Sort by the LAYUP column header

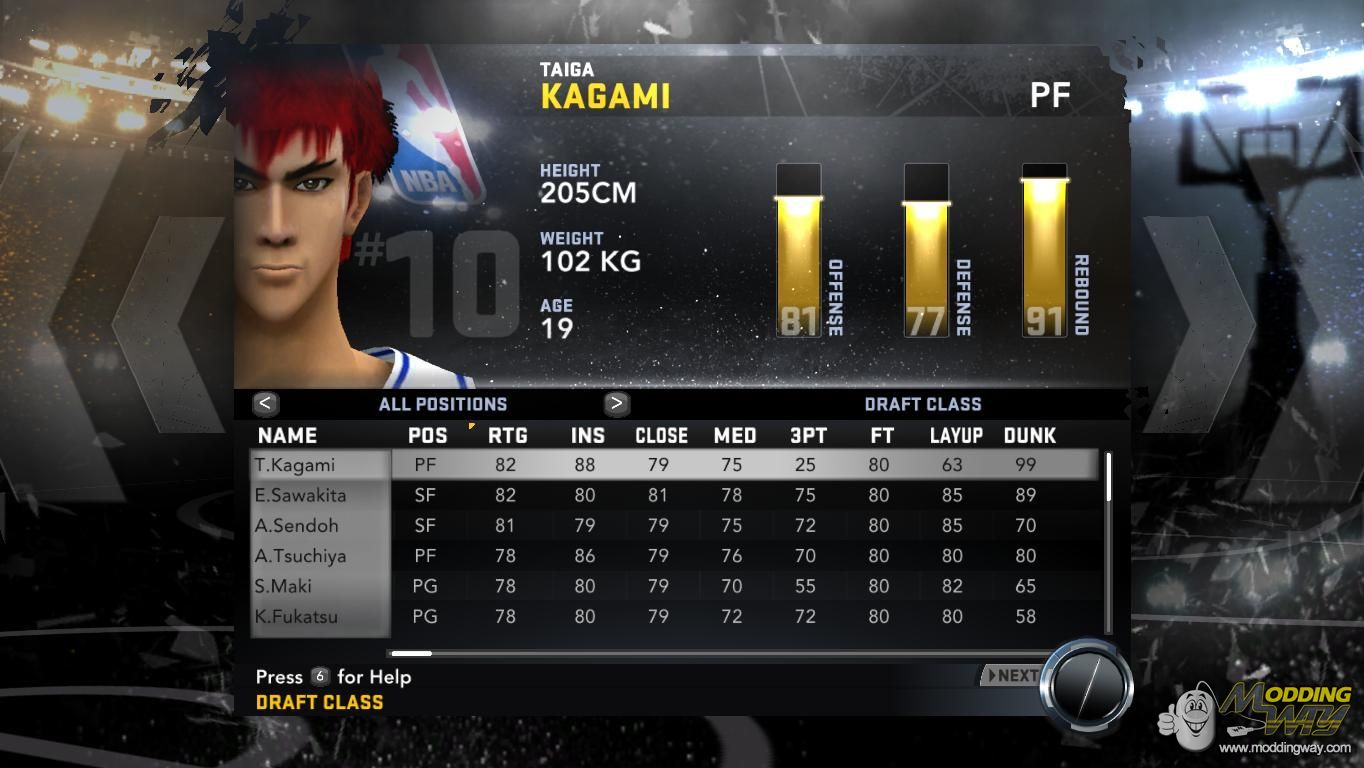click(x=956, y=435)
